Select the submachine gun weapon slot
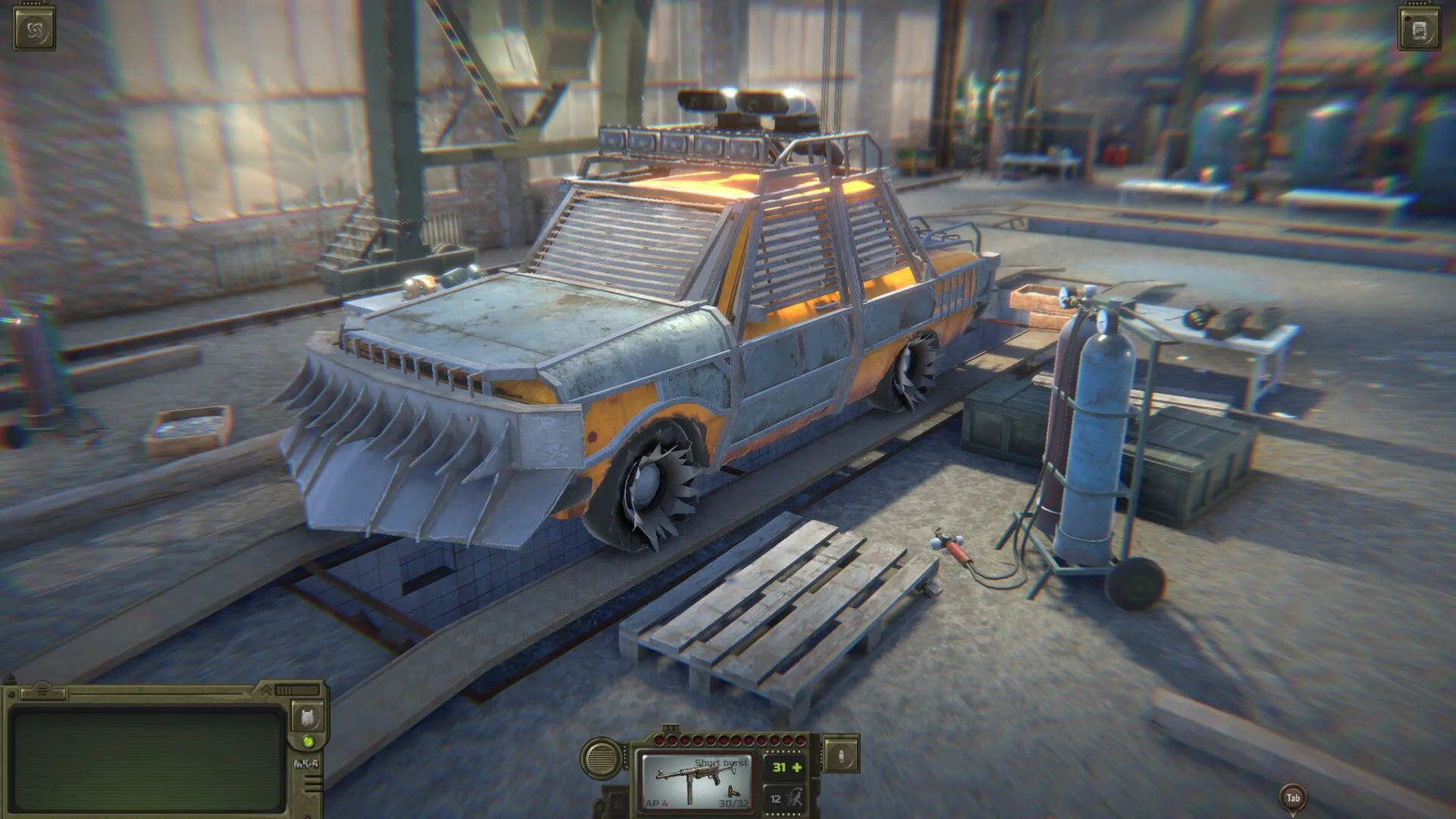Image resolution: width=1456 pixels, height=819 pixels. (696, 780)
